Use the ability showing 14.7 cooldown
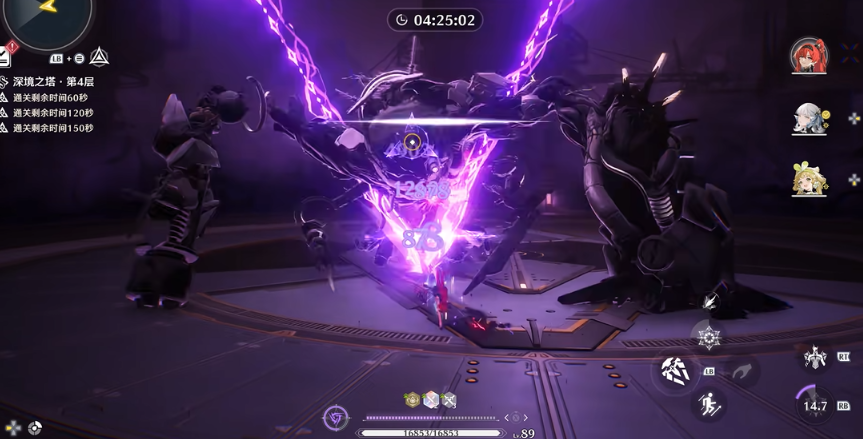The height and width of the screenshot is (439, 863). (815, 406)
